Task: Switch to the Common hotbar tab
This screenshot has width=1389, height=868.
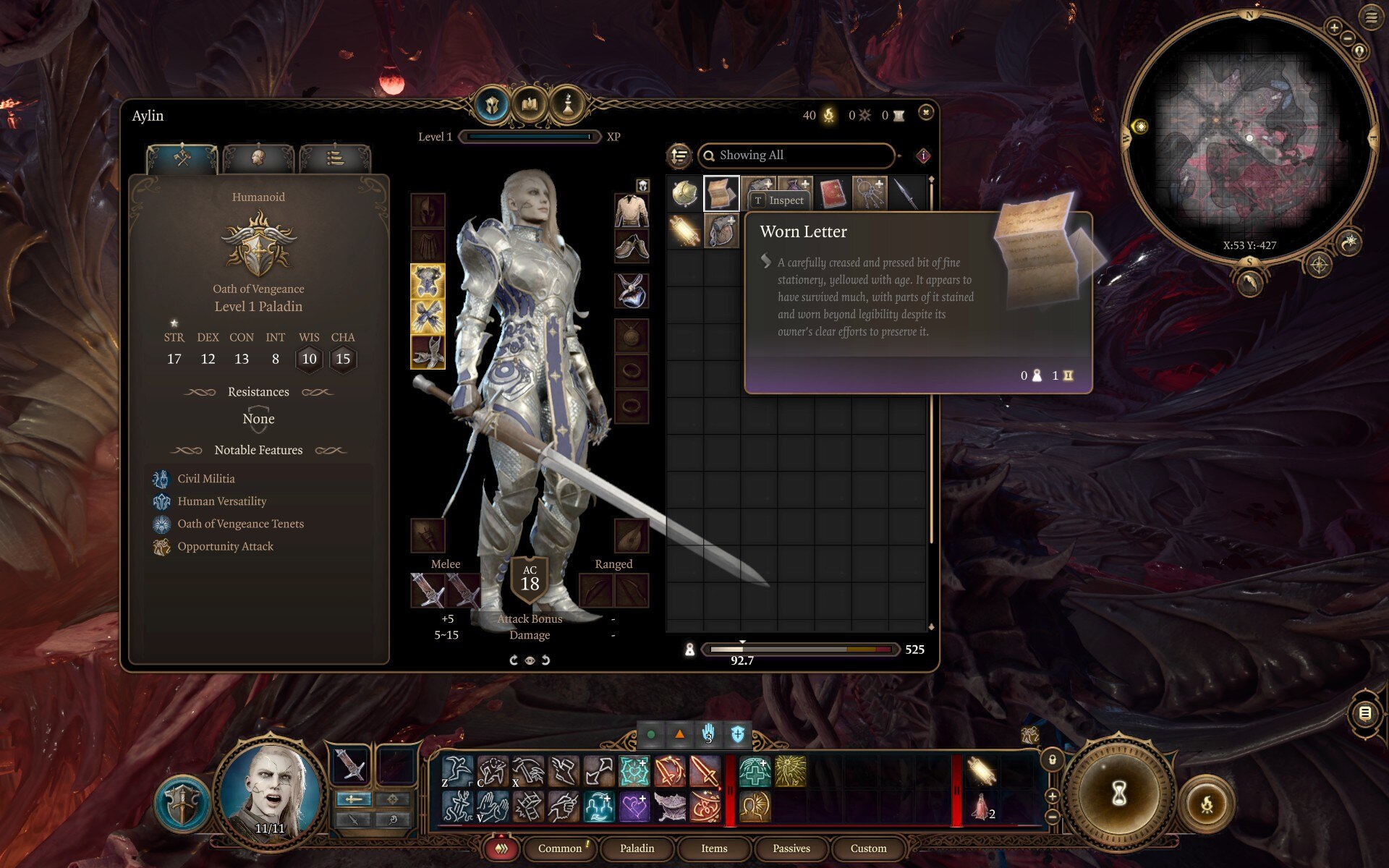Action: click(x=560, y=848)
